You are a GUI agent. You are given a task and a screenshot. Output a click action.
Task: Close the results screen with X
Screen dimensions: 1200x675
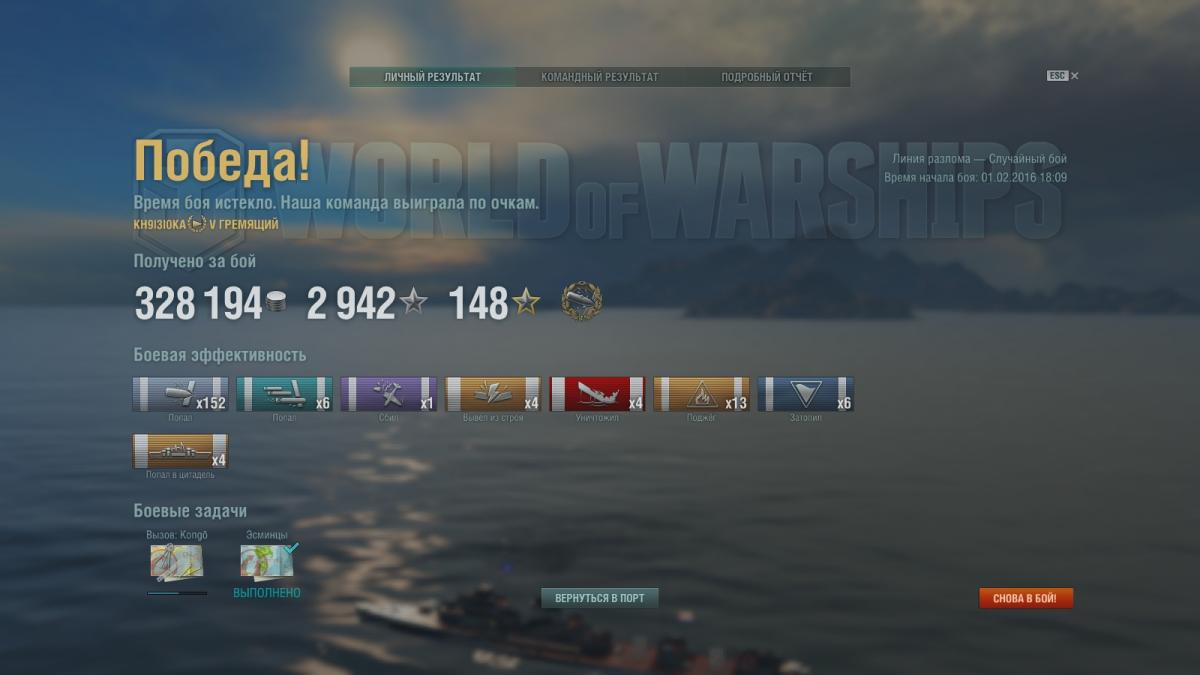click(1074, 76)
